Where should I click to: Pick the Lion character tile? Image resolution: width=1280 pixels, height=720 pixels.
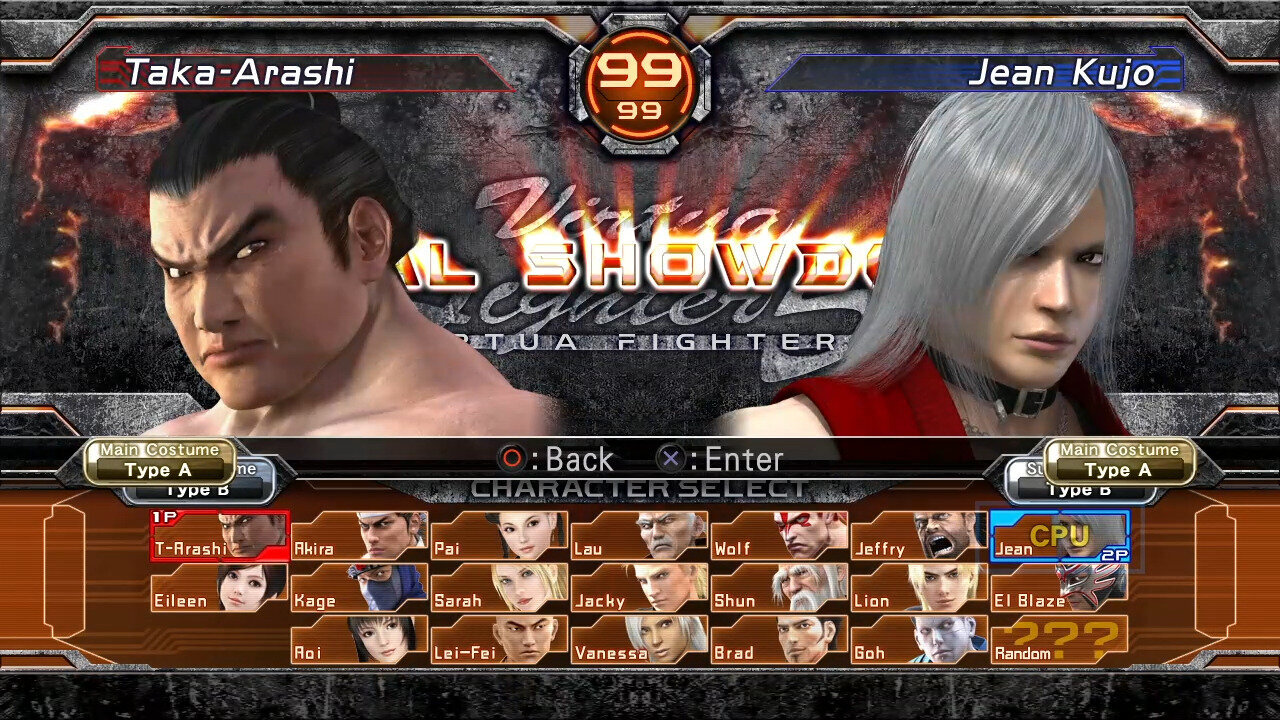[x=919, y=588]
